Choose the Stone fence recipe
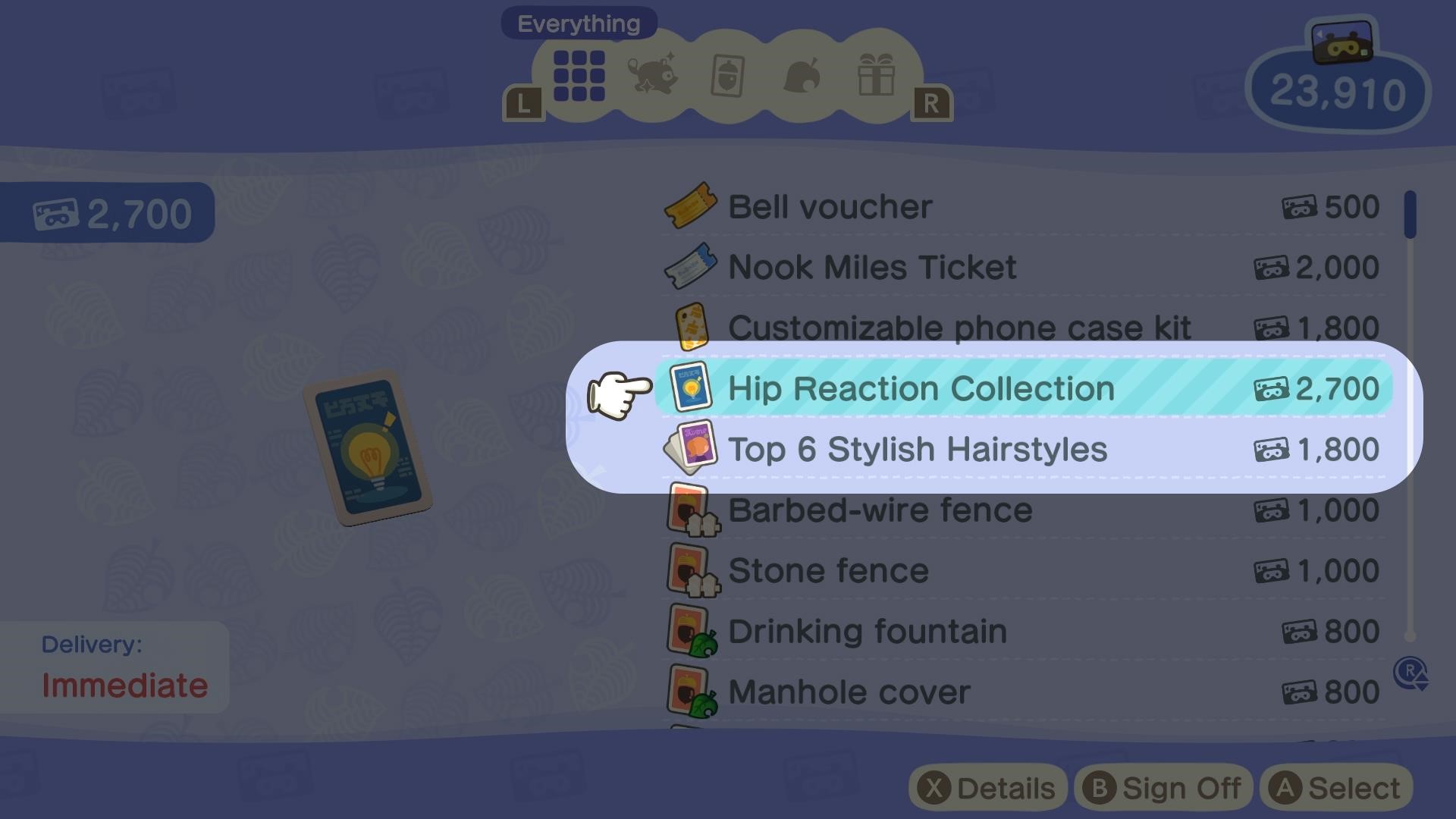The width and height of the screenshot is (1456, 819). pyautogui.click(x=828, y=571)
